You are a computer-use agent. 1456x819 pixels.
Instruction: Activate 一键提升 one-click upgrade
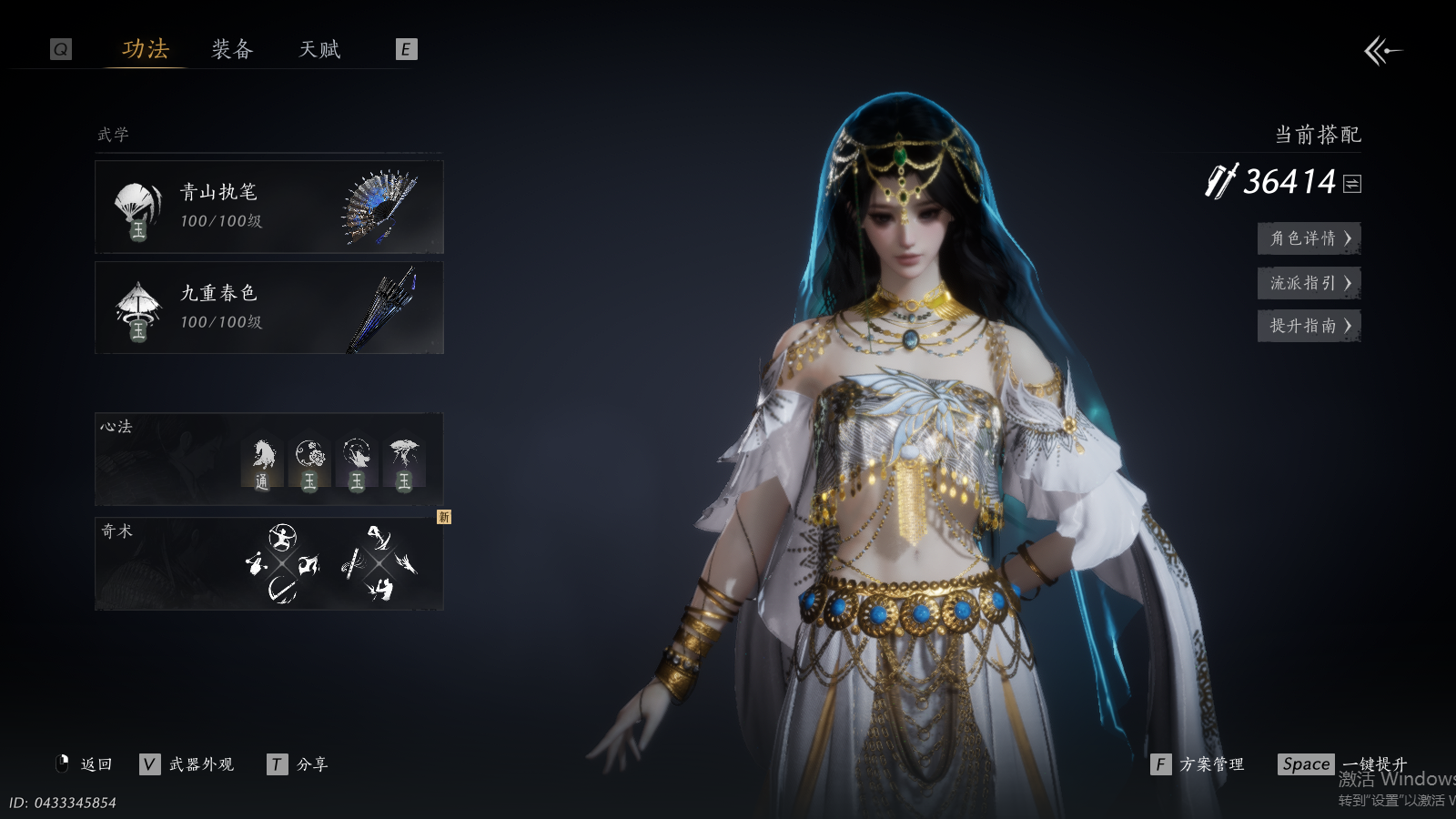[x=1343, y=764]
